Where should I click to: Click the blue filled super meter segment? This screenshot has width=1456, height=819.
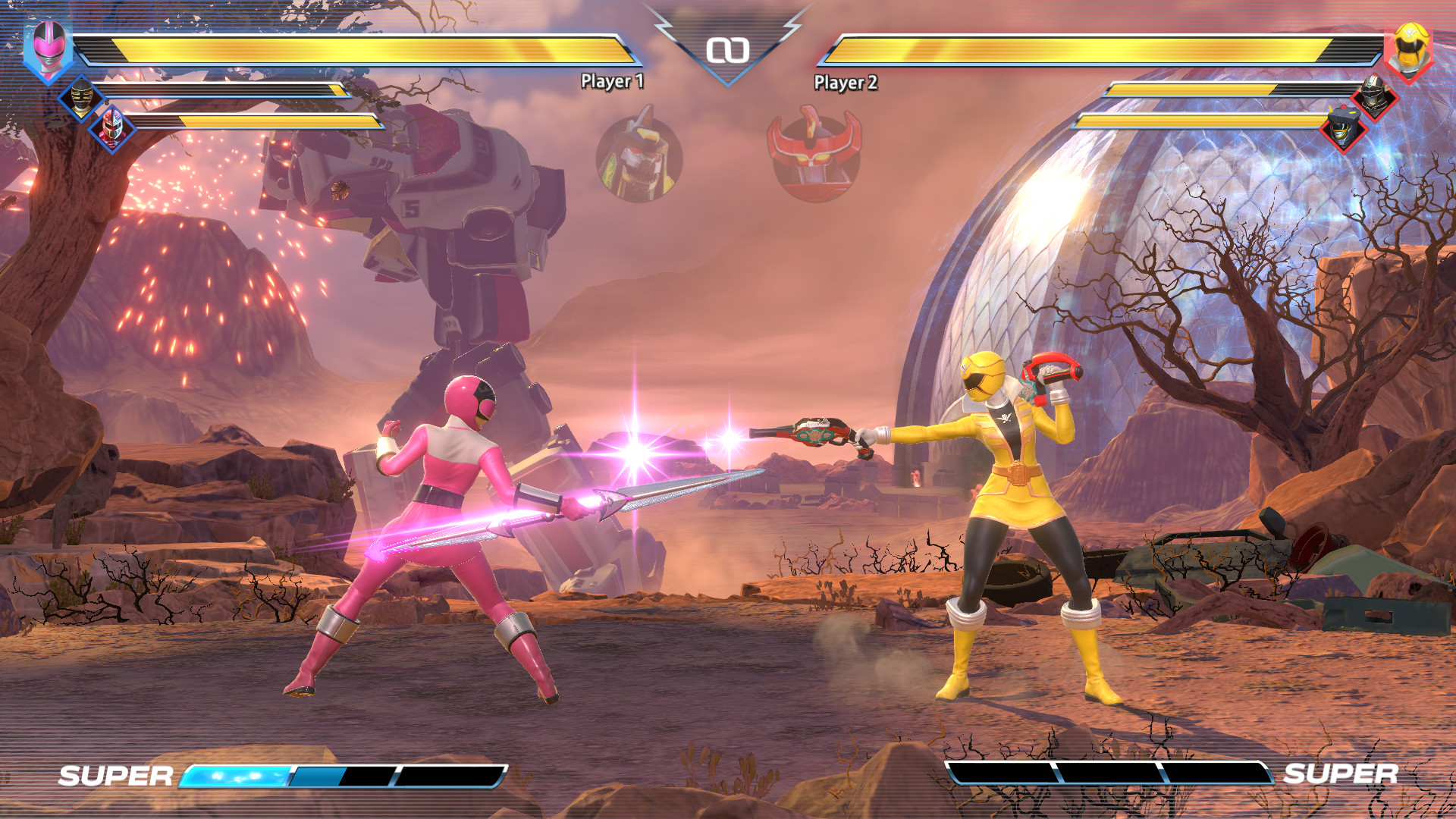point(235,777)
